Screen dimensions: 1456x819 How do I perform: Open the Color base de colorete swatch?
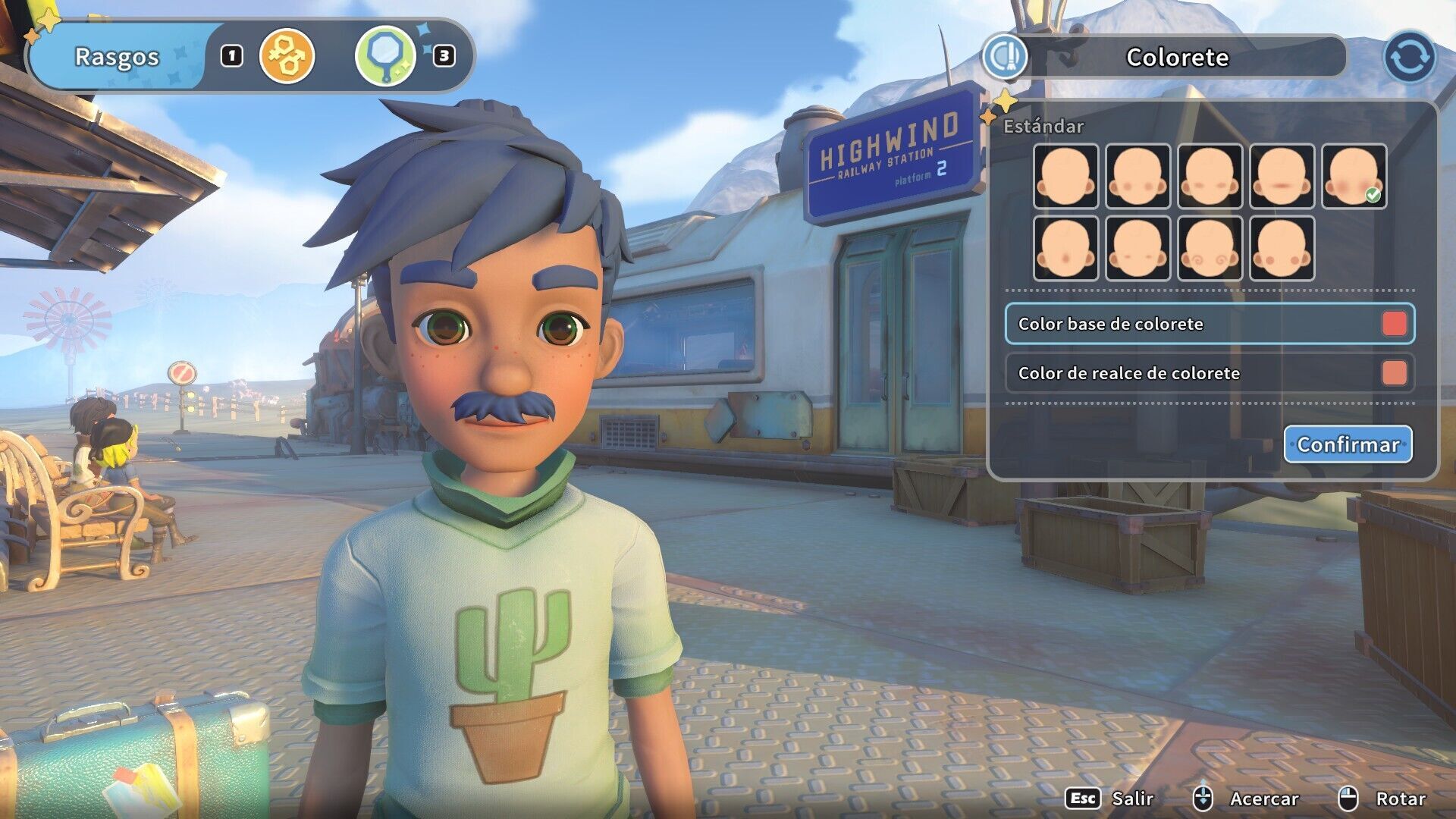(1394, 324)
